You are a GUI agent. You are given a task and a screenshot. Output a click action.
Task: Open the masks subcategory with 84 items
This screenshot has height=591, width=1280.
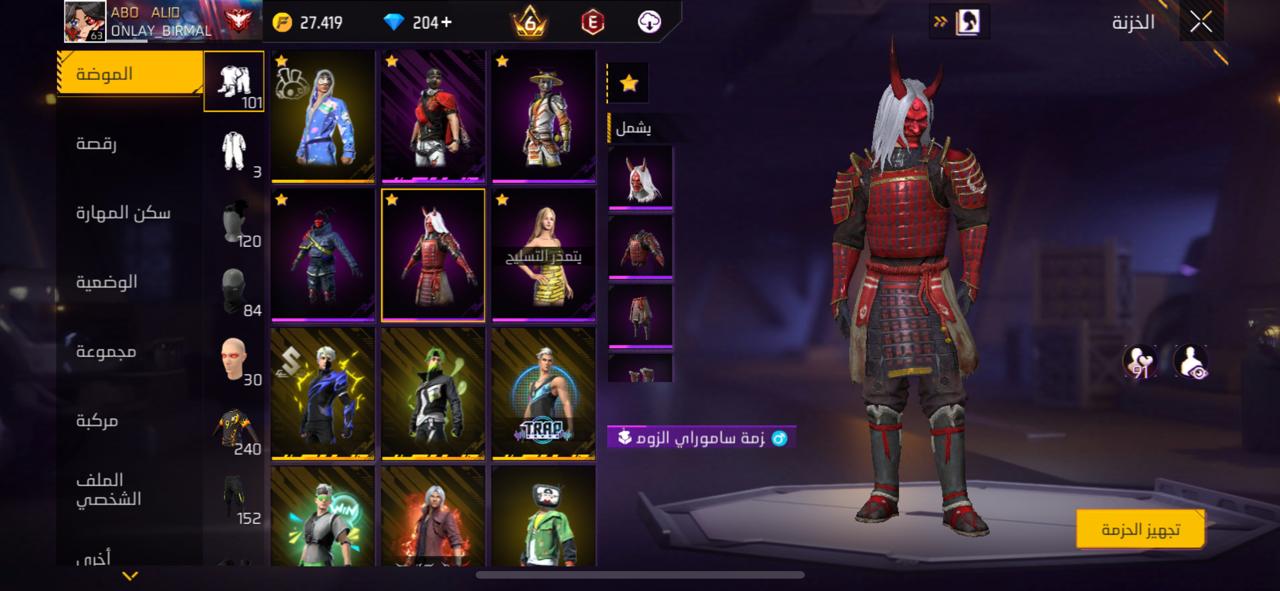click(x=236, y=292)
